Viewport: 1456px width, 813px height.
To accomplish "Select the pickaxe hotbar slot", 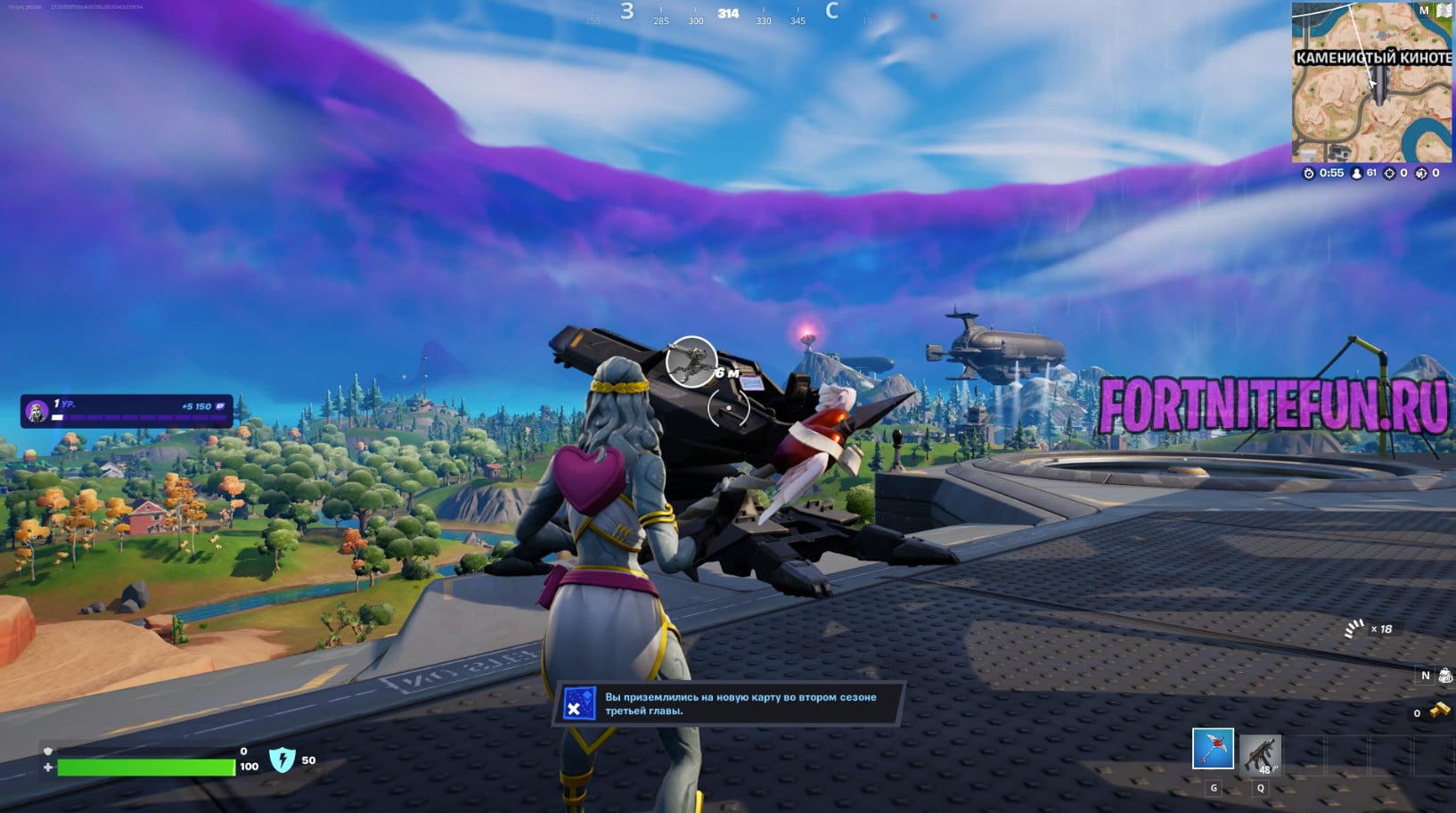I will click(1213, 749).
